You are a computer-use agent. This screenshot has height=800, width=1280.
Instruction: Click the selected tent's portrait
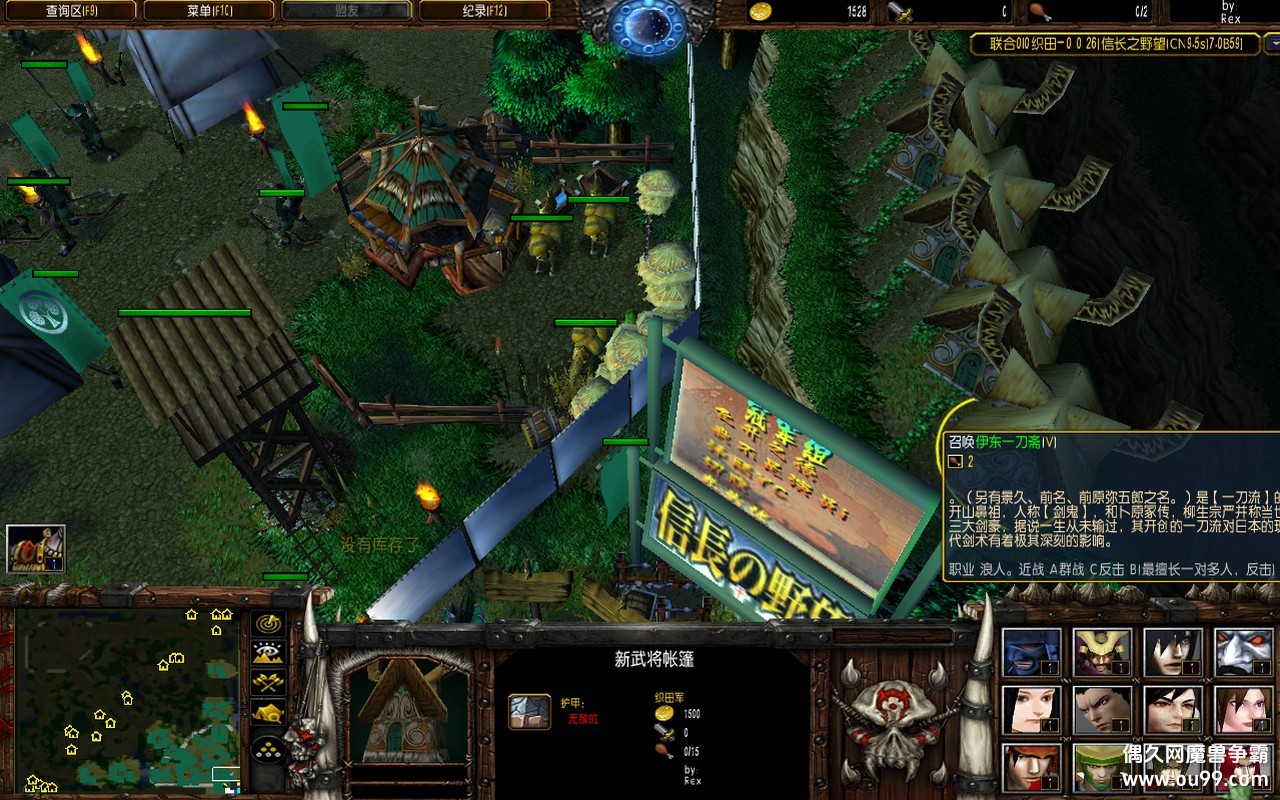[x=407, y=708]
